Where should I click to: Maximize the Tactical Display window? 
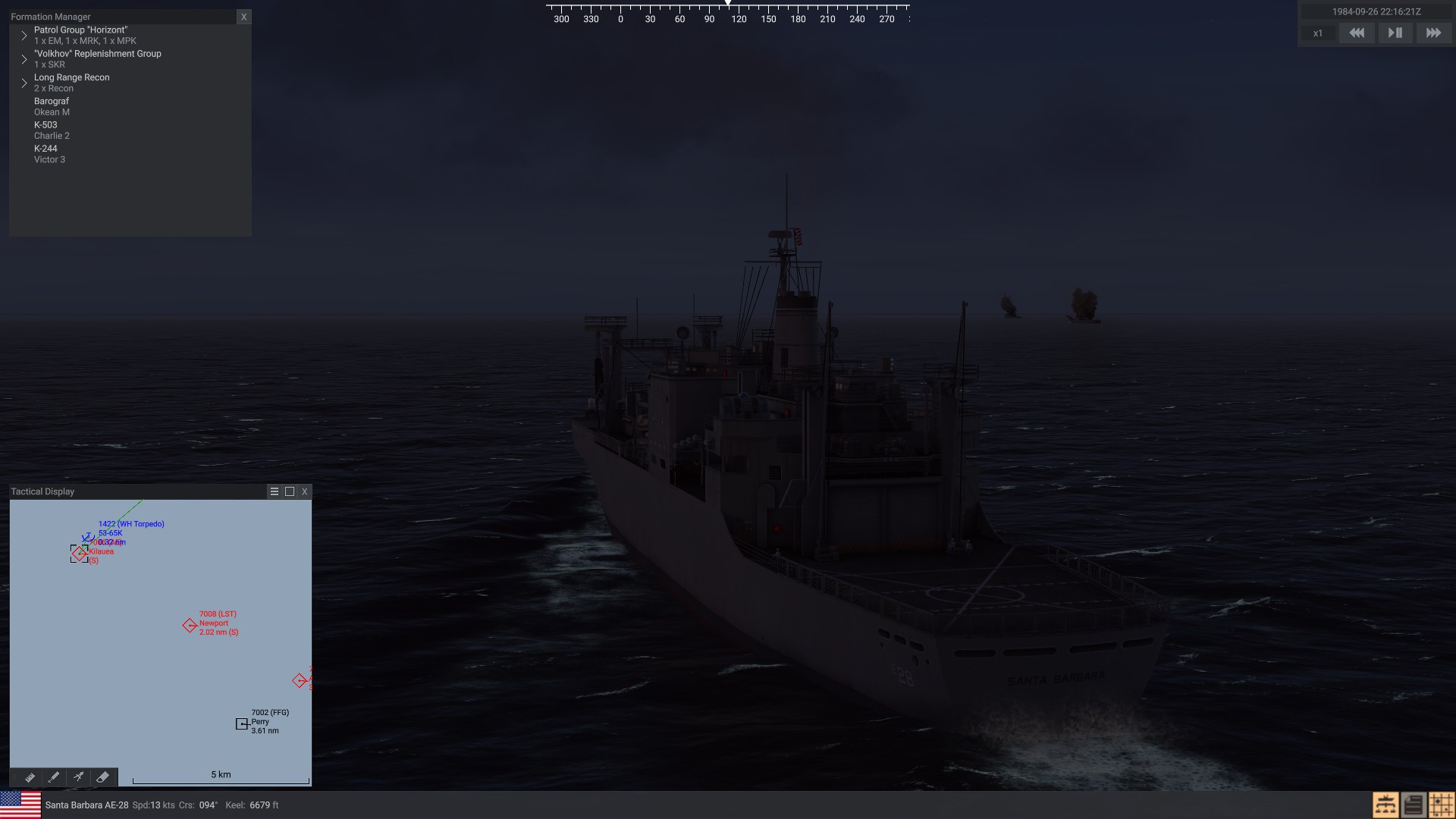tap(290, 491)
